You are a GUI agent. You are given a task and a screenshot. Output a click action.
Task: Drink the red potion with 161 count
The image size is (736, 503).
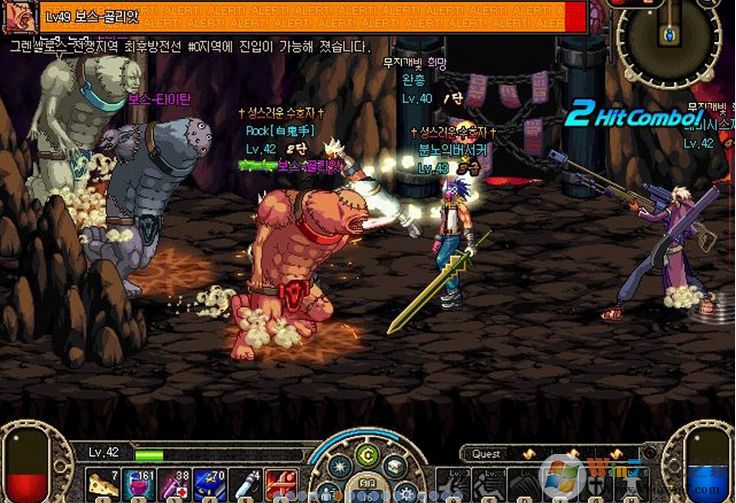pos(140,484)
